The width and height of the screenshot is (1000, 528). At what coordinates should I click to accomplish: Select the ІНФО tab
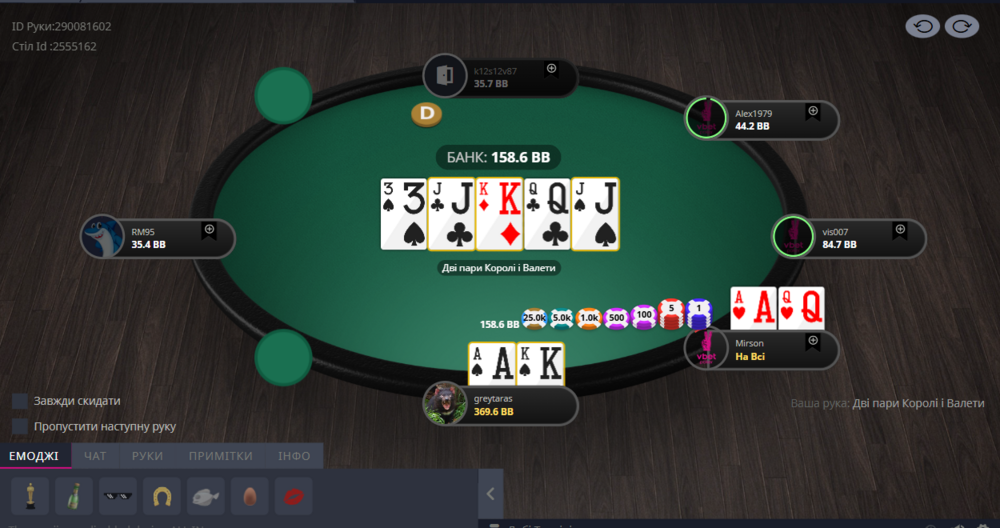[294, 456]
